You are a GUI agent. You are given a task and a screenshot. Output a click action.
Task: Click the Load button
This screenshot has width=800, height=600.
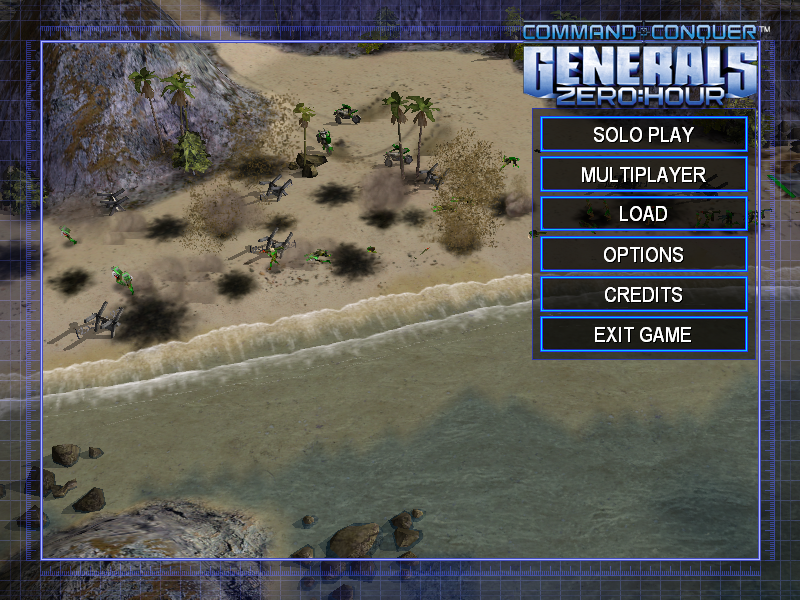click(x=643, y=214)
